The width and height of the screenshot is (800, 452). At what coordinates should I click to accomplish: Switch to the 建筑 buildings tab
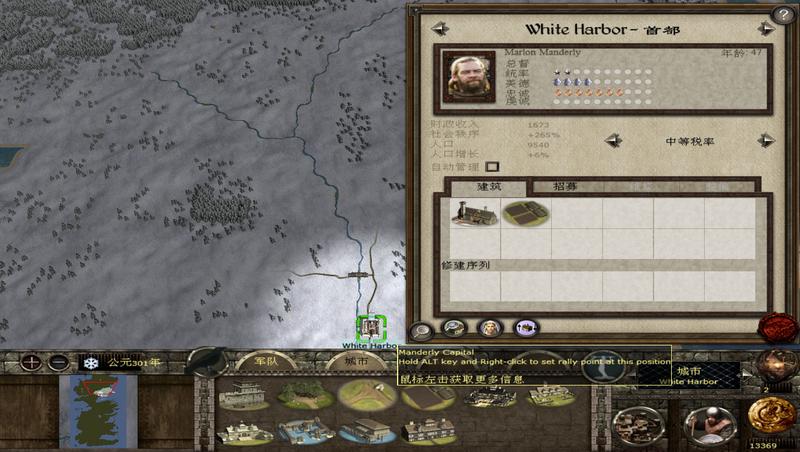[x=489, y=186]
